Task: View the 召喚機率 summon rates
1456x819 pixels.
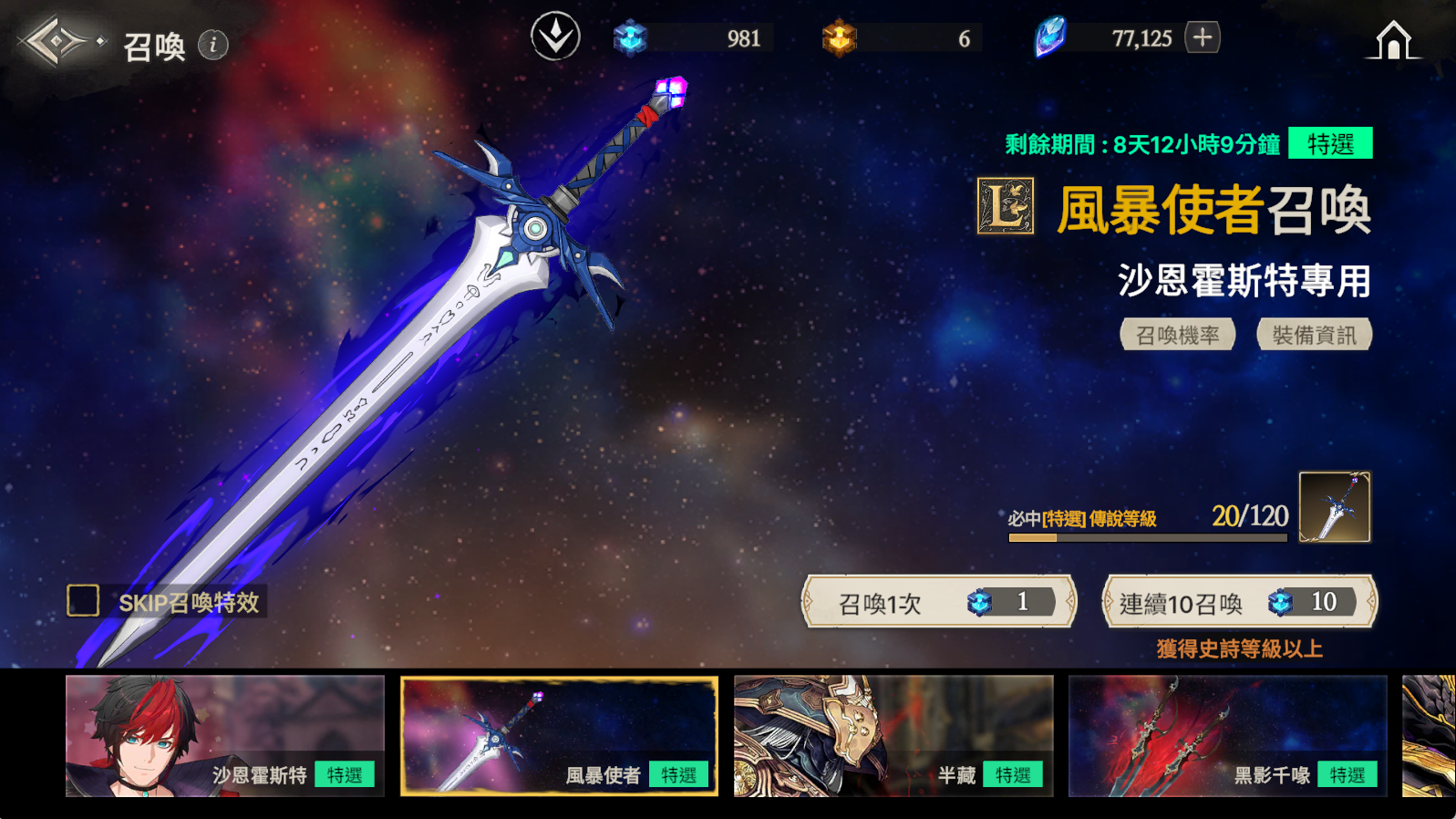Action: tap(1177, 335)
